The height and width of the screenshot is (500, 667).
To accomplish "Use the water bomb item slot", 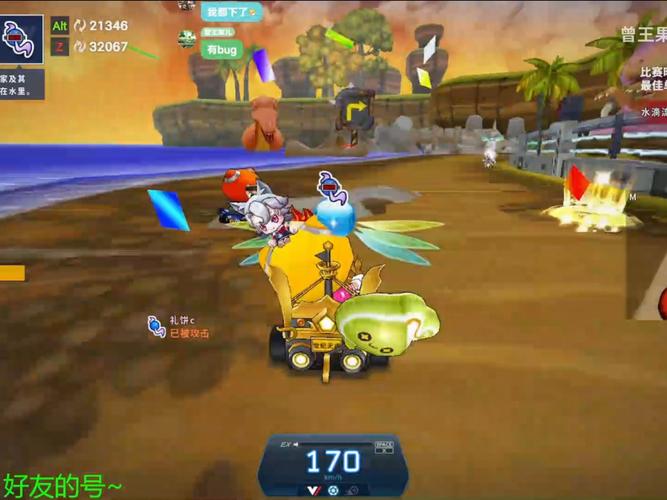I will click(22, 38).
